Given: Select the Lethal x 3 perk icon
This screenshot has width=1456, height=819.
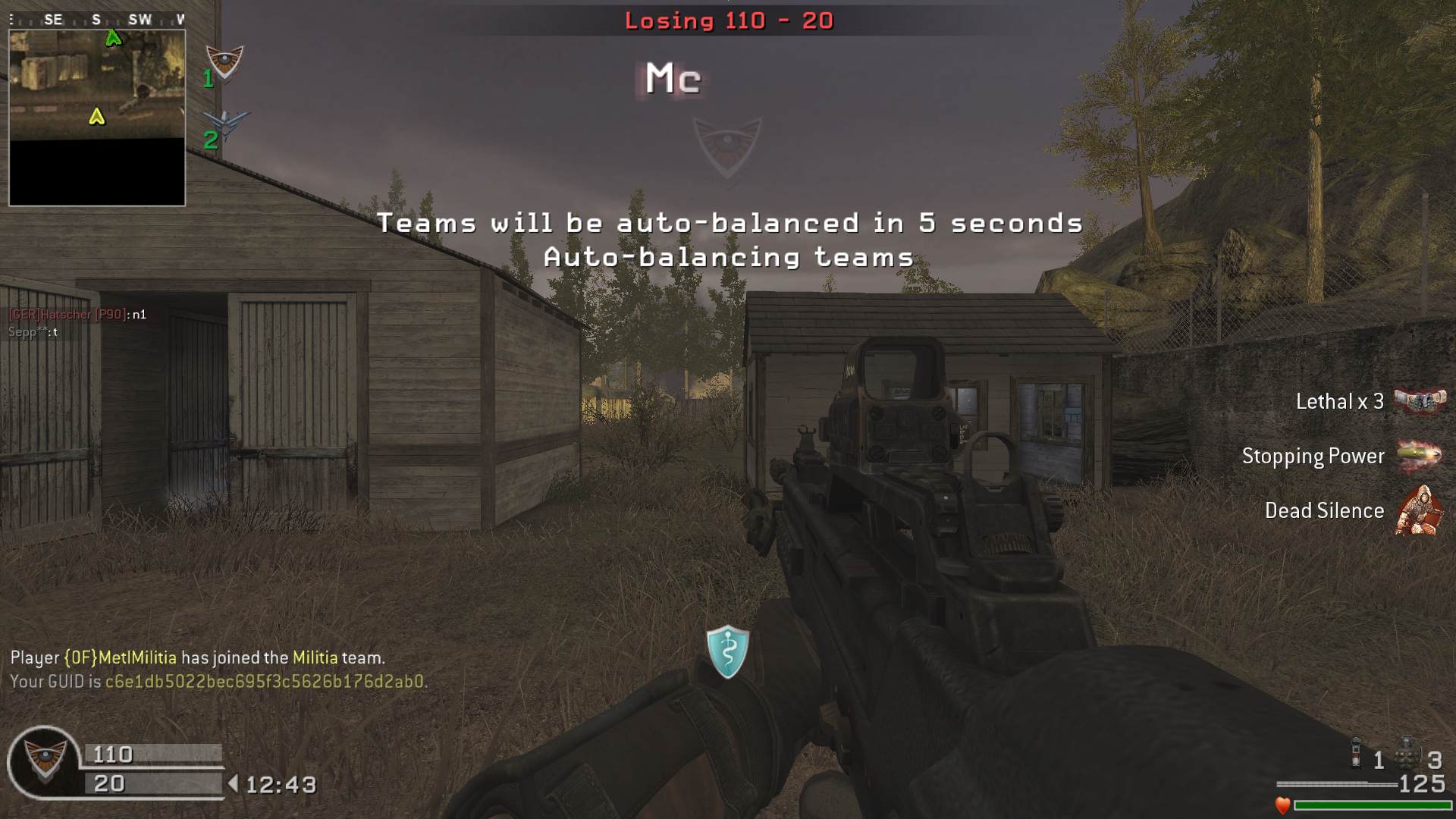Looking at the screenshot, I should tap(1420, 400).
